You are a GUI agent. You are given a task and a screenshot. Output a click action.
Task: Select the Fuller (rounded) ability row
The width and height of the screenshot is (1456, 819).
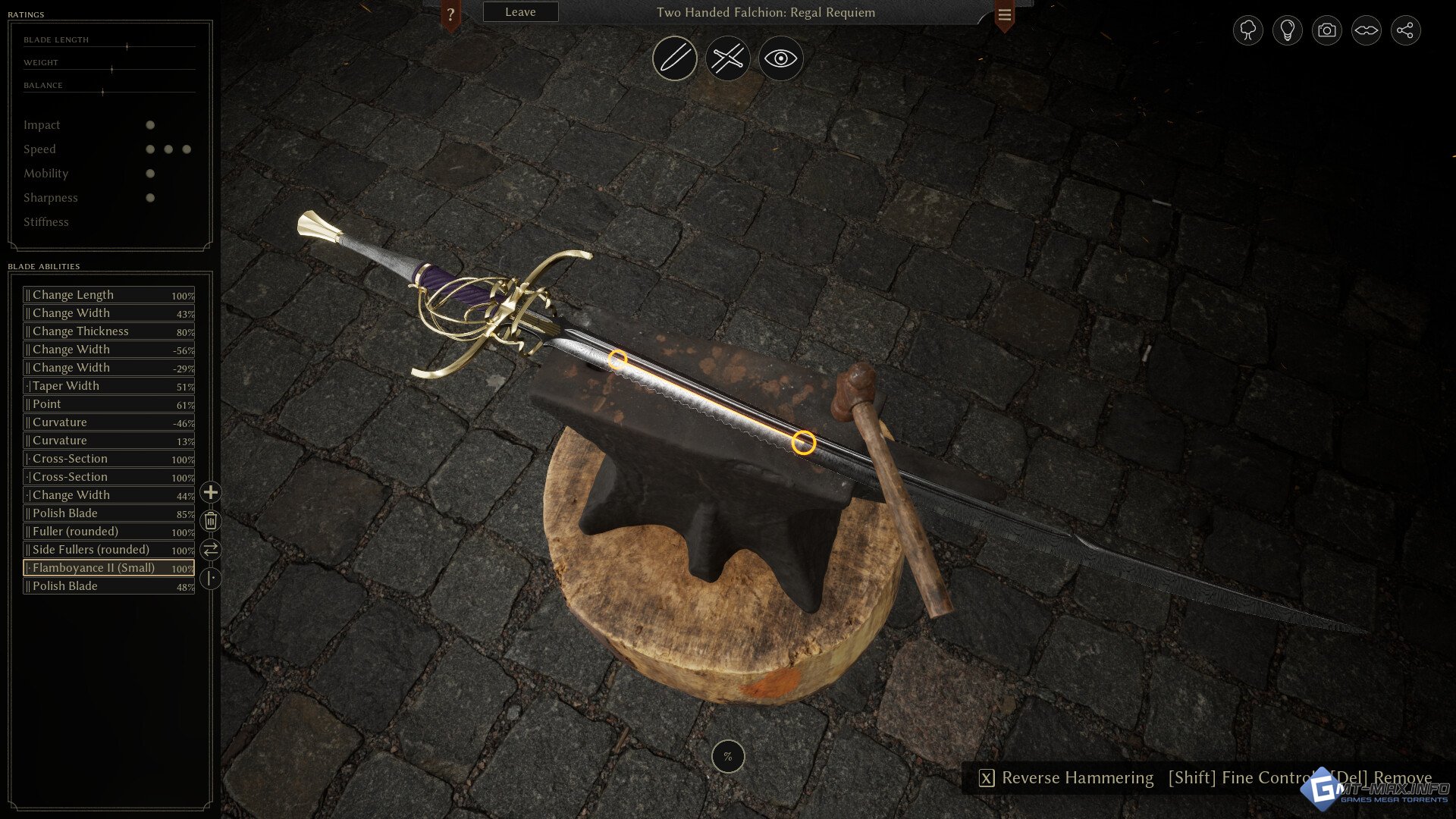click(x=108, y=532)
